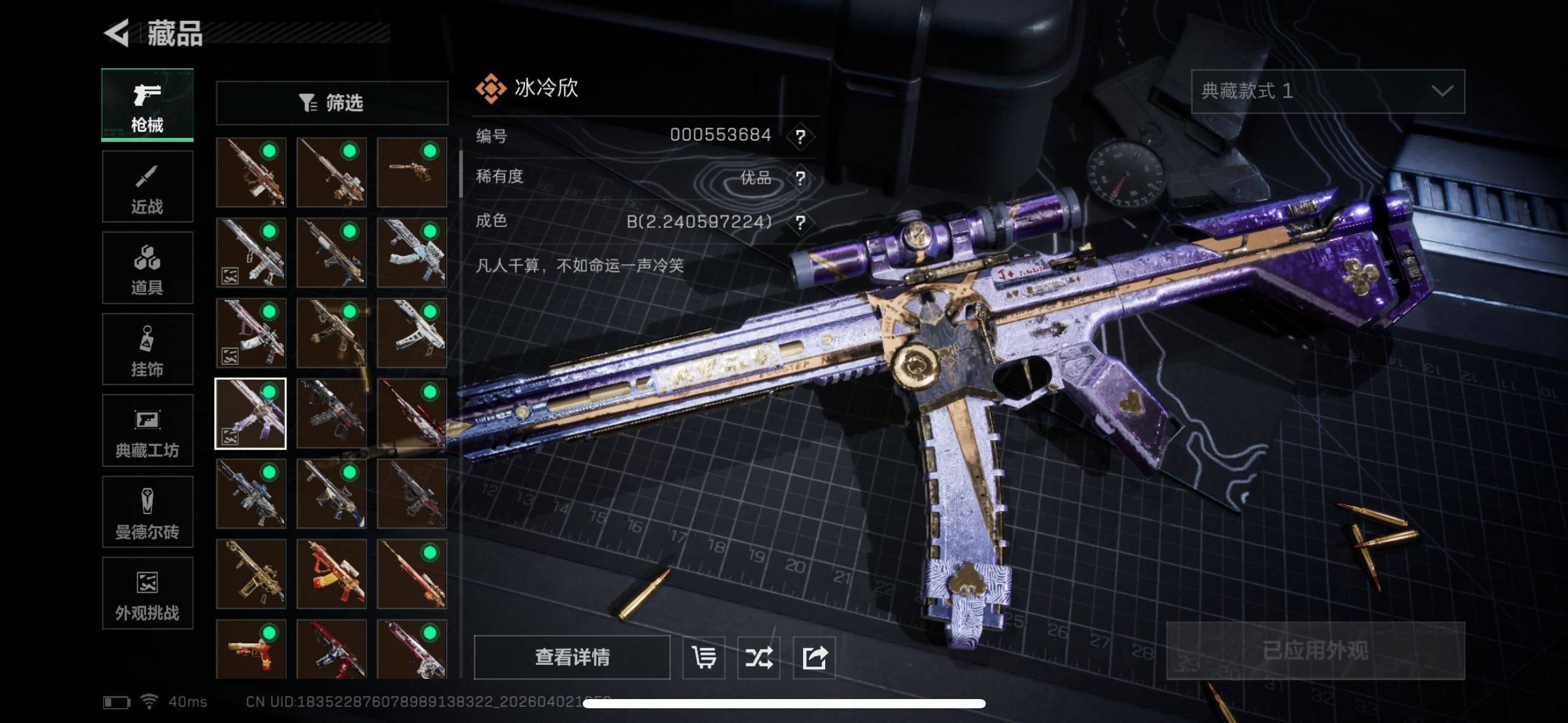Screen dimensions: 1568x723
Task: Select the 道具 items category
Action: click(147, 268)
